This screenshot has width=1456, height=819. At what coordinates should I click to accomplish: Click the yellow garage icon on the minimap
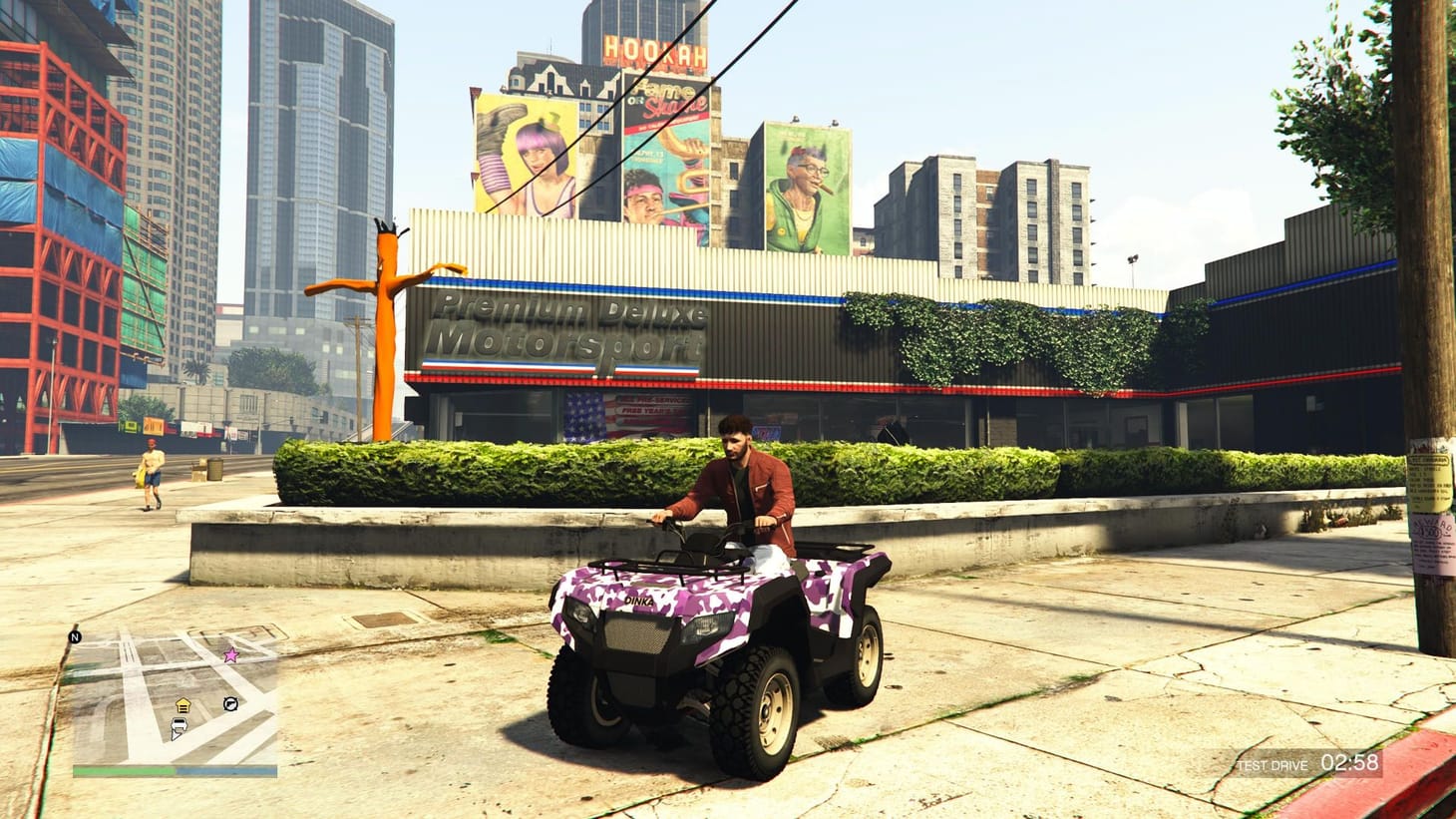pos(183,704)
